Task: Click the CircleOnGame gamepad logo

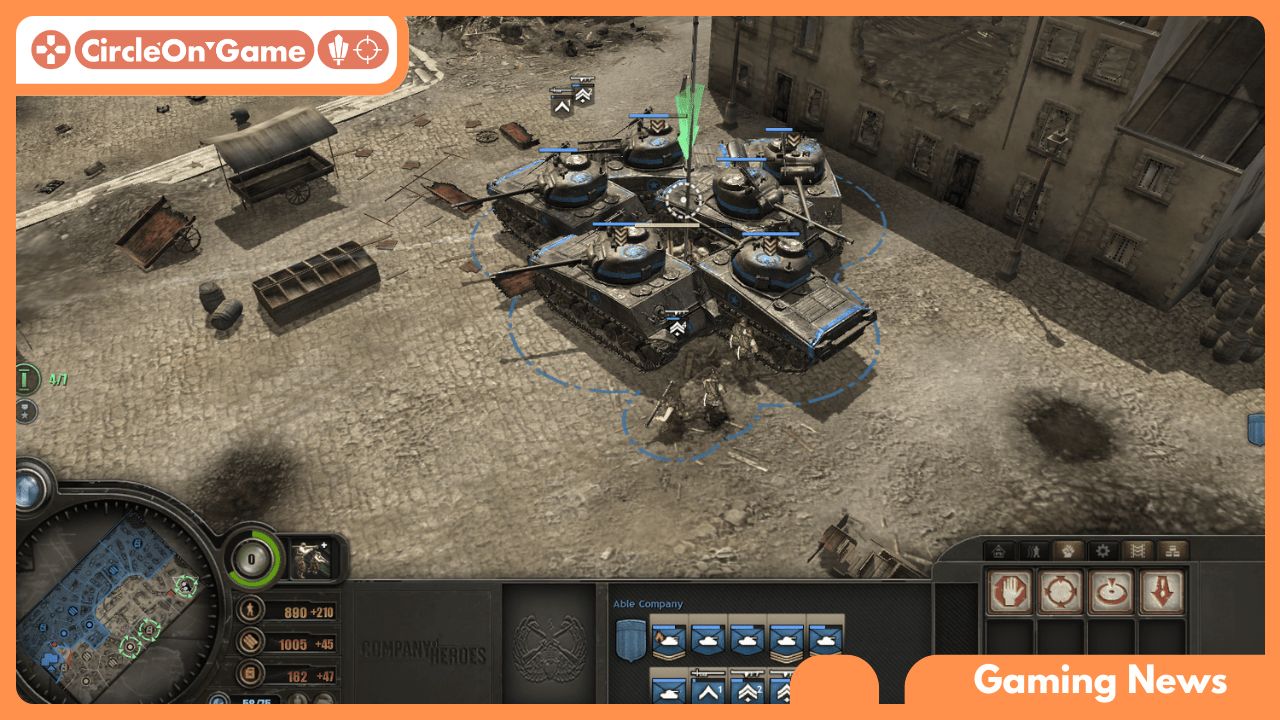Action: 52,46
